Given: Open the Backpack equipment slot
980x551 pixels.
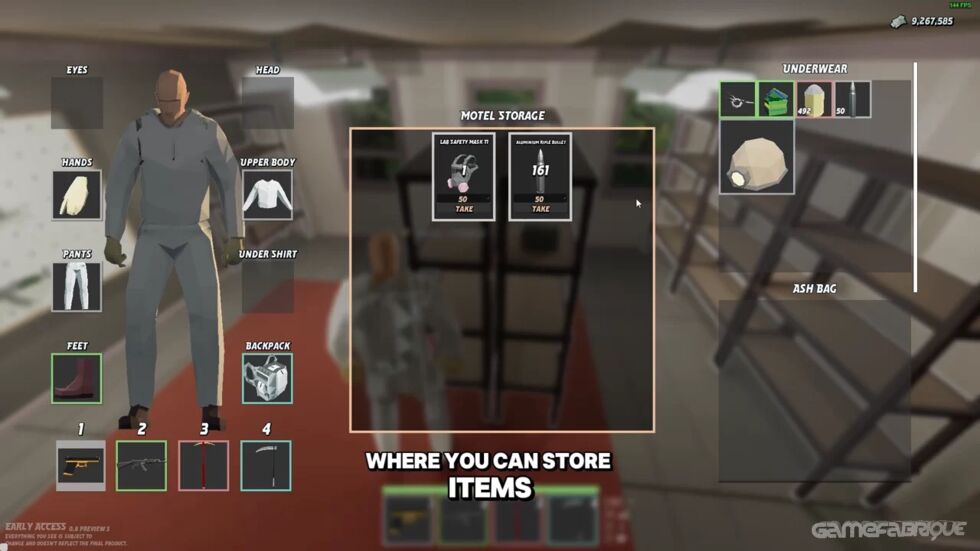Looking at the screenshot, I should 267,378.
